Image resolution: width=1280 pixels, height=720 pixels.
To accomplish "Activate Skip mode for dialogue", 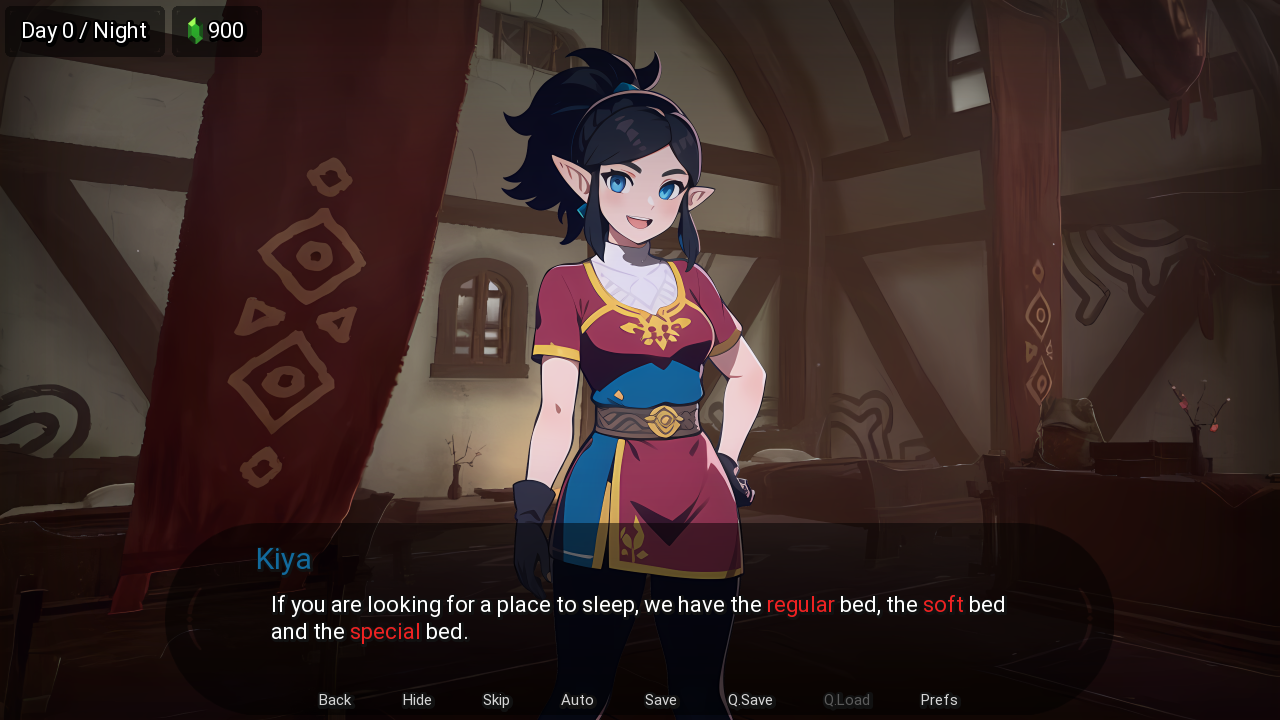I will click(496, 700).
